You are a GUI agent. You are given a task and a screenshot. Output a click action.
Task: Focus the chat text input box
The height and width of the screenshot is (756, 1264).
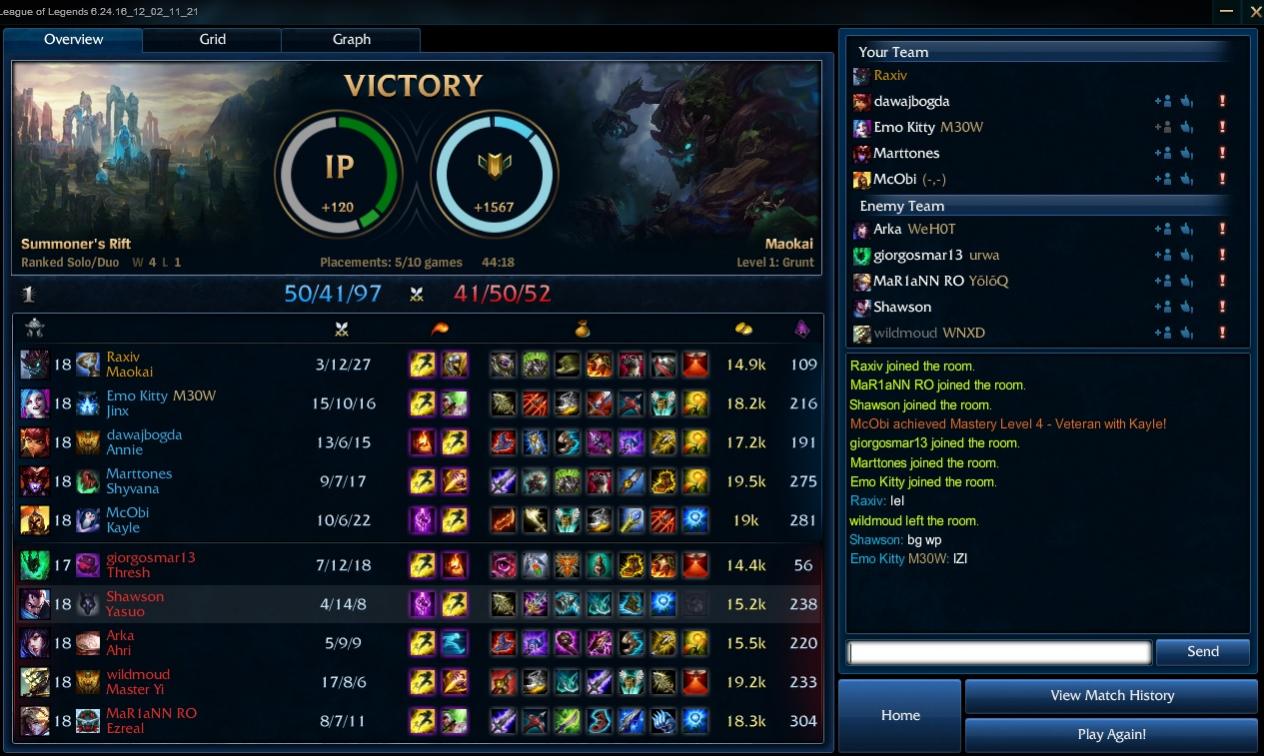999,653
